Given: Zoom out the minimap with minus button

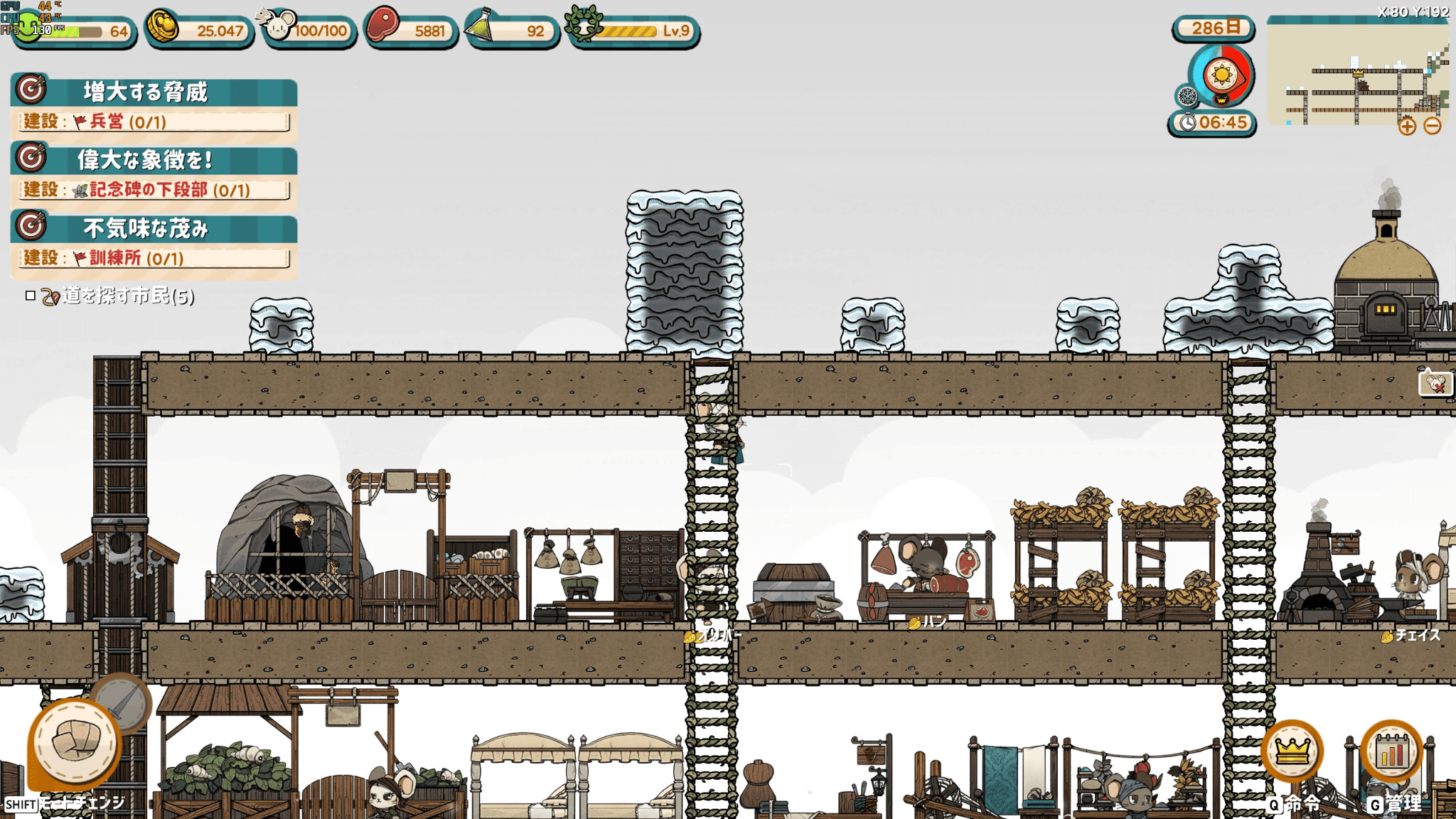Looking at the screenshot, I should (x=1433, y=127).
